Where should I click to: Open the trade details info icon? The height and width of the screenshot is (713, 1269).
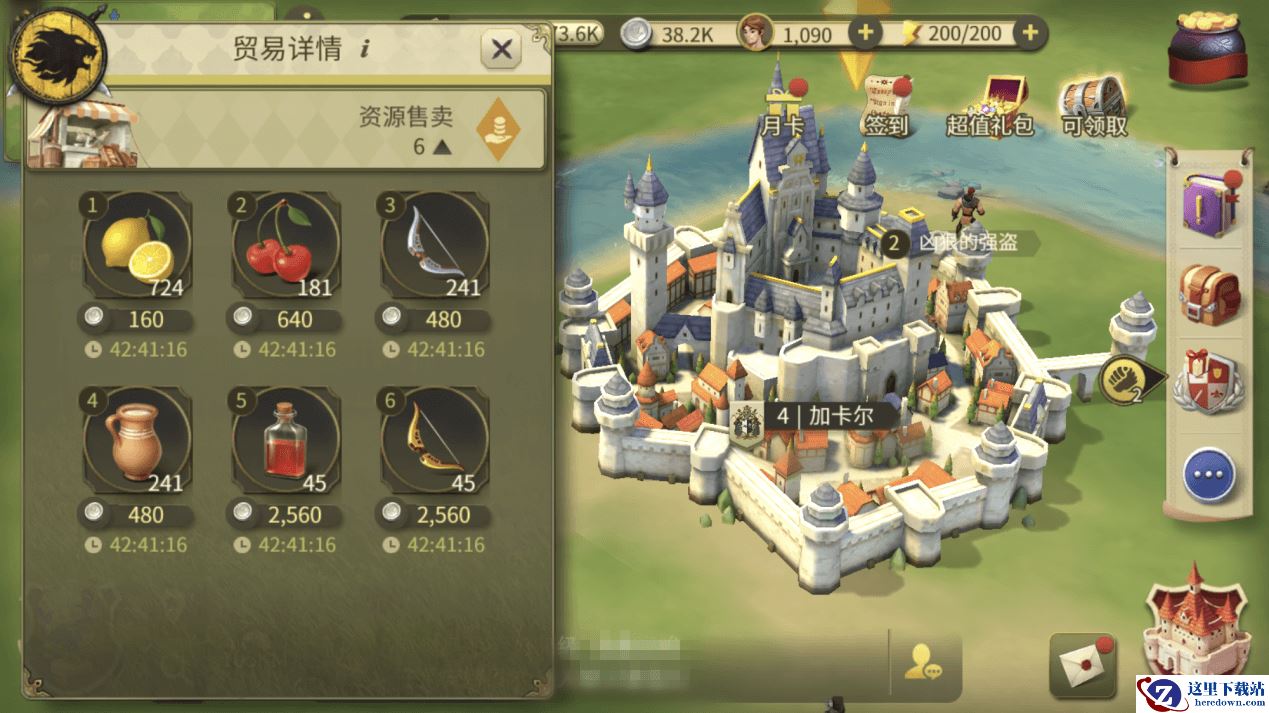(364, 50)
